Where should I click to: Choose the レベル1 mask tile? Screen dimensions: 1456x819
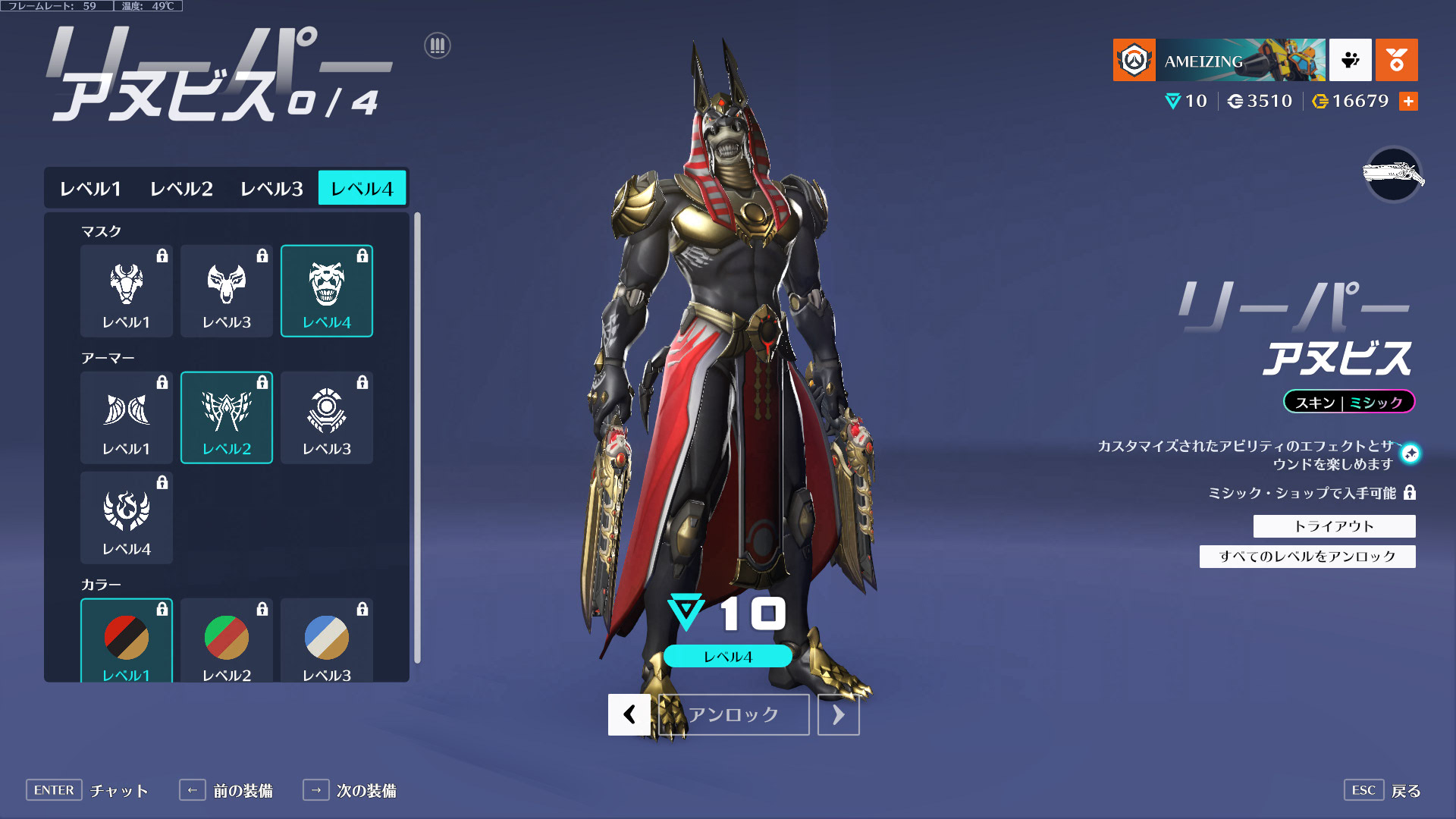tap(127, 290)
